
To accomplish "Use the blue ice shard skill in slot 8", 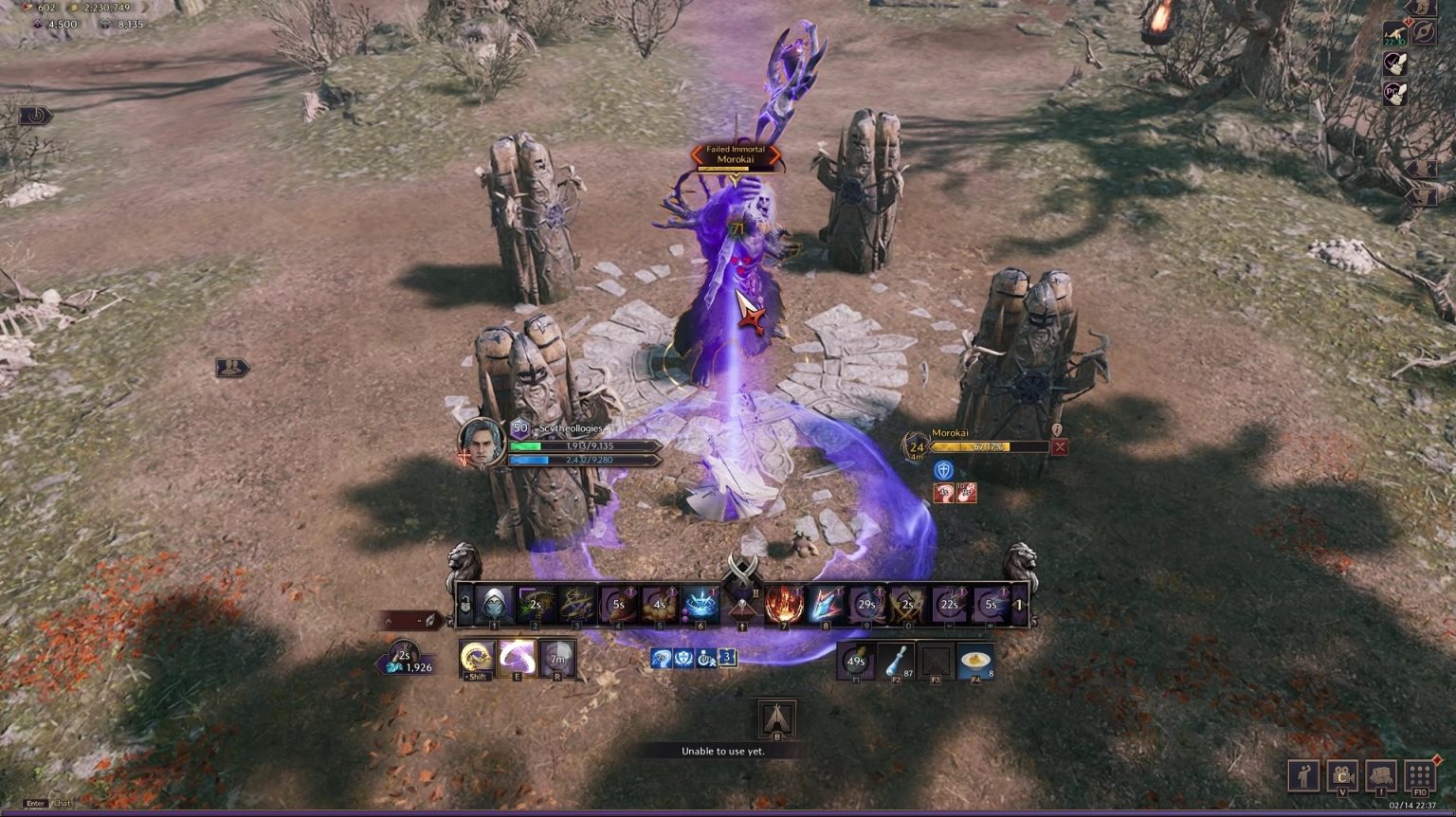I will point(823,606).
